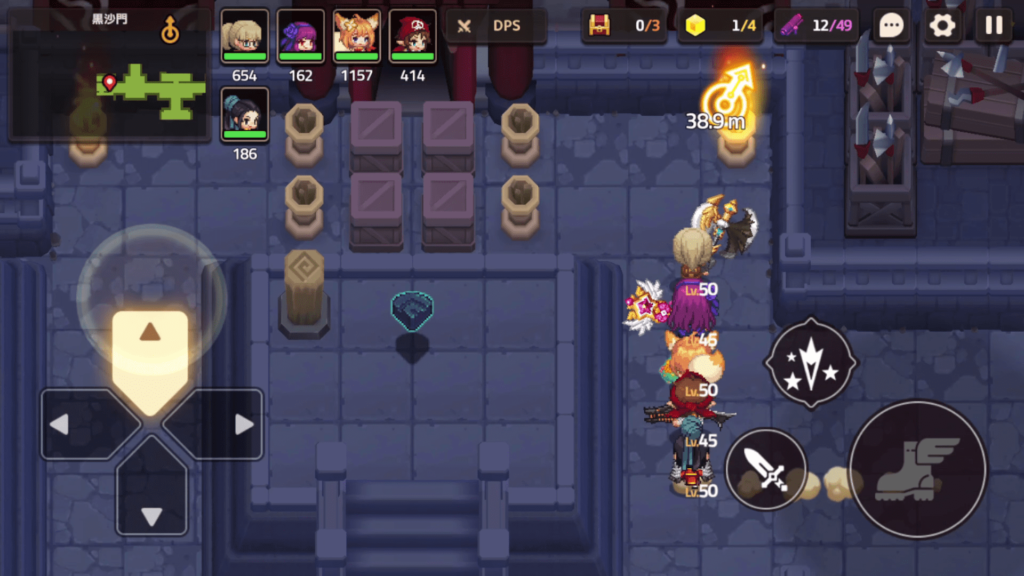This screenshot has height=576, width=1024.
Task: Open the gear settings menu
Action: coord(942,26)
